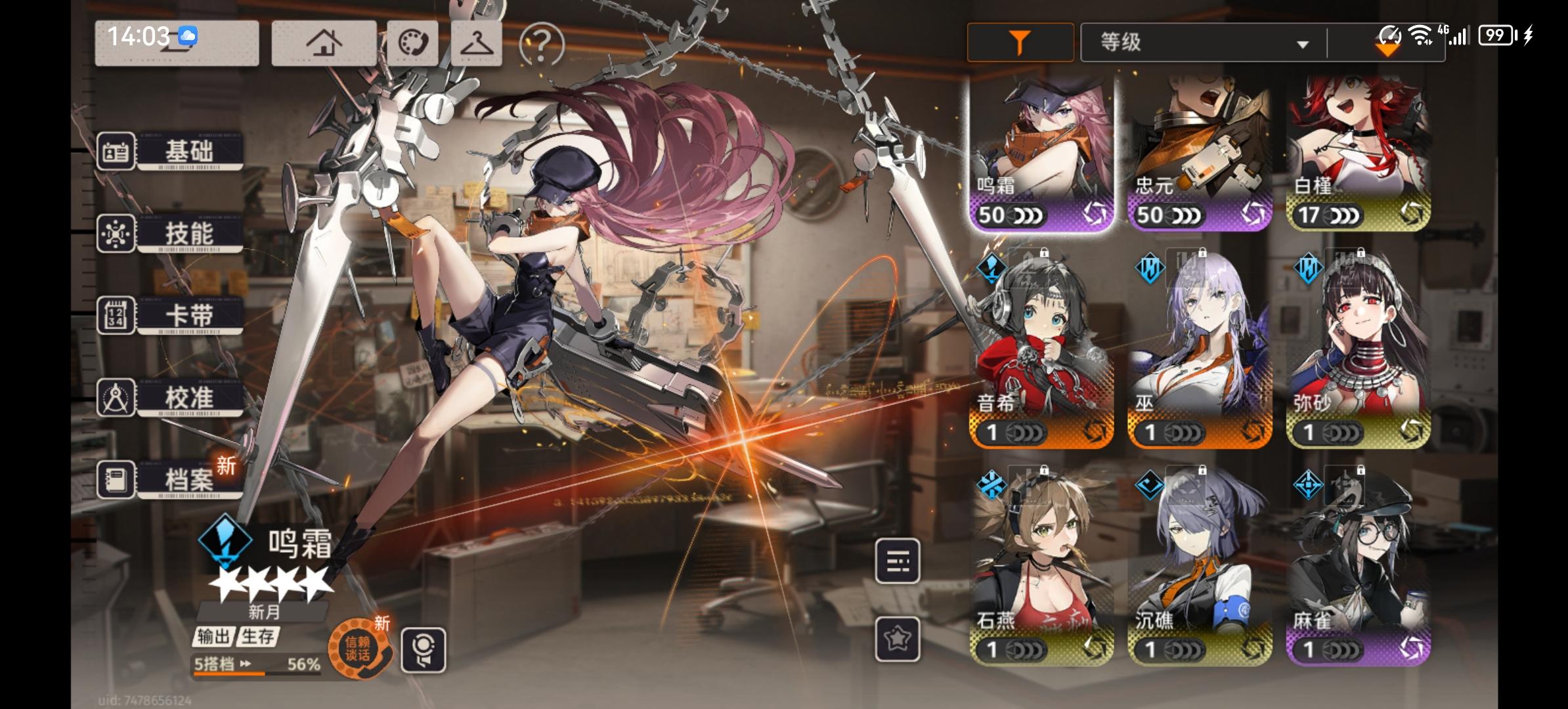Open the filter funnel icon
The image size is (1568, 709).
point(1018,41)
